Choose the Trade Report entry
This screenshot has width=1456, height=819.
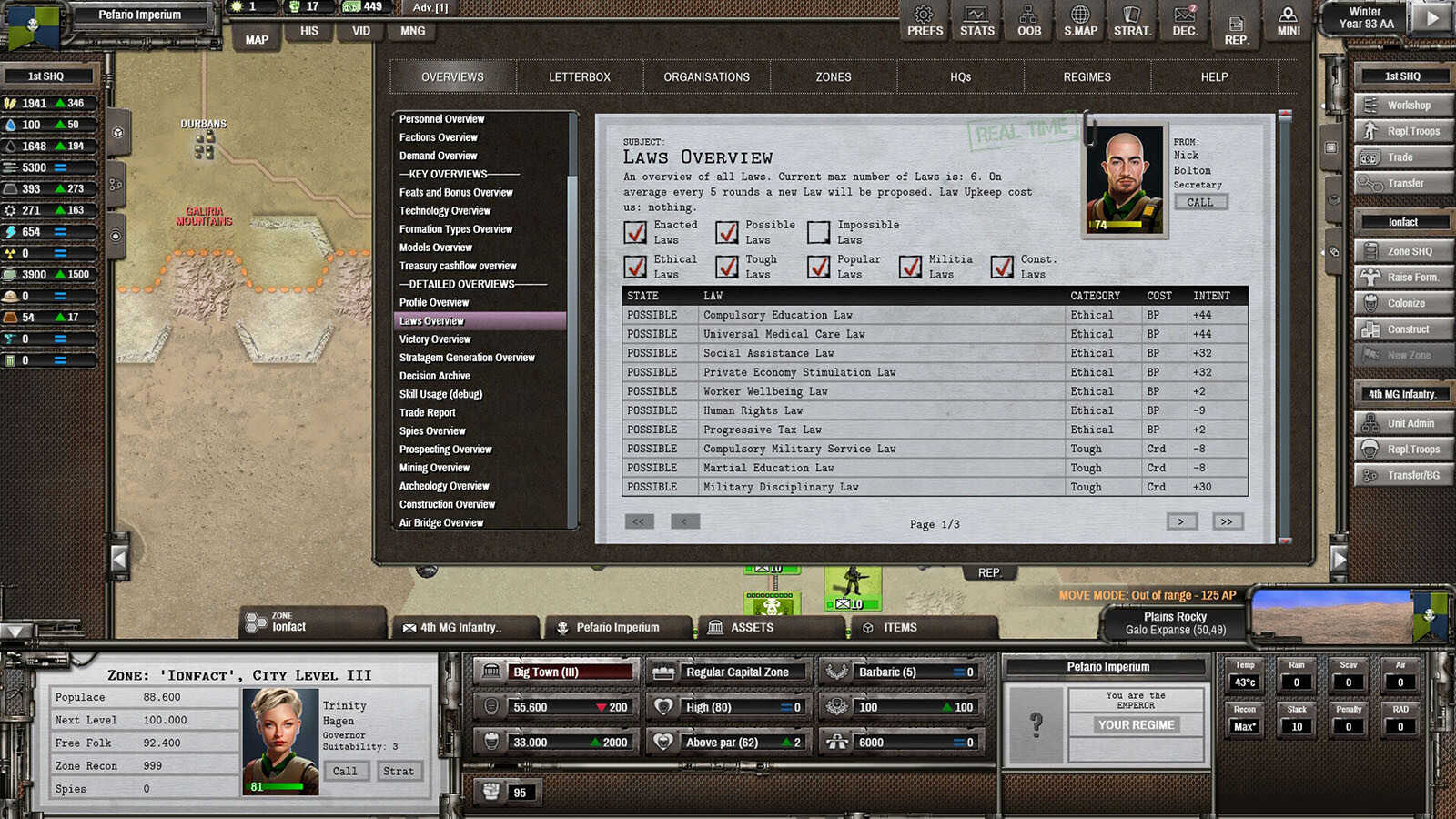(x=428, y=412)
